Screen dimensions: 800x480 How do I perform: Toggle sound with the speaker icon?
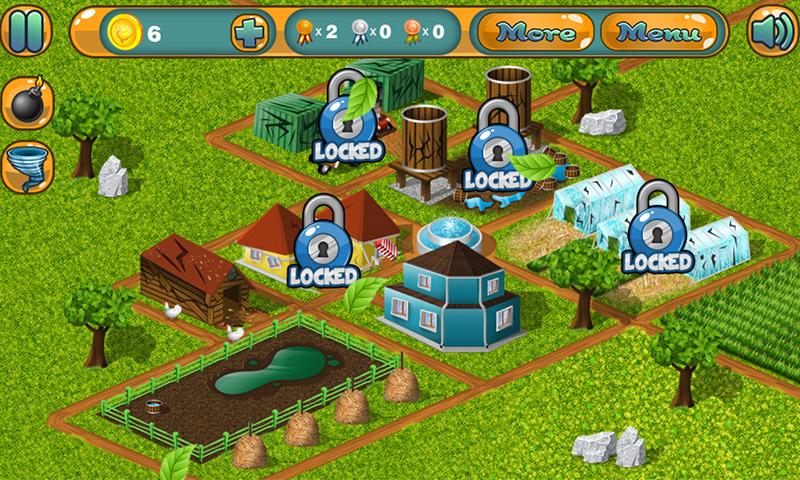pyautogui.click(x=770, y=31)
